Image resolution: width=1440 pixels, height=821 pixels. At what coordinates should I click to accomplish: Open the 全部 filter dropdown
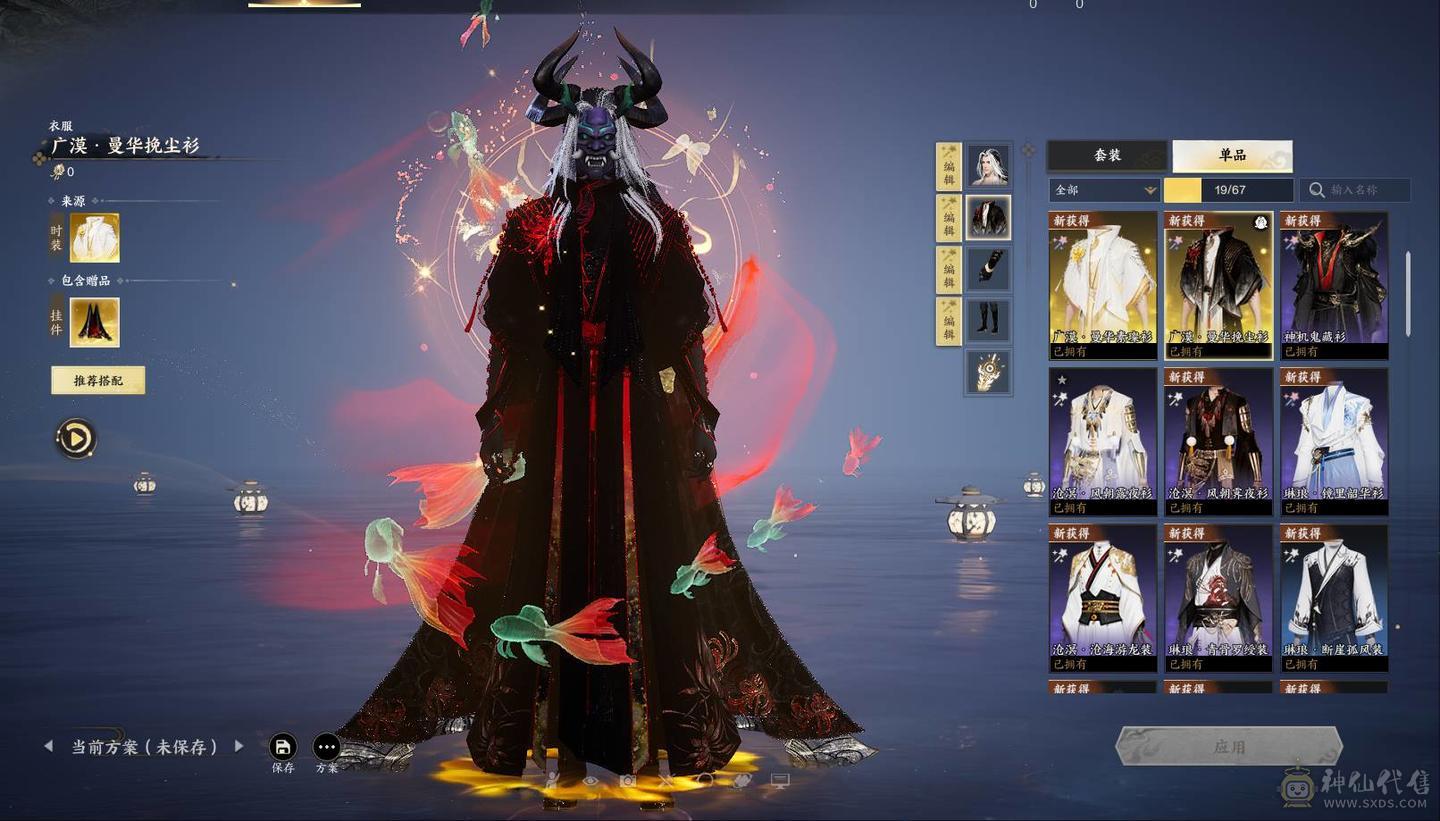(1104, 190)
